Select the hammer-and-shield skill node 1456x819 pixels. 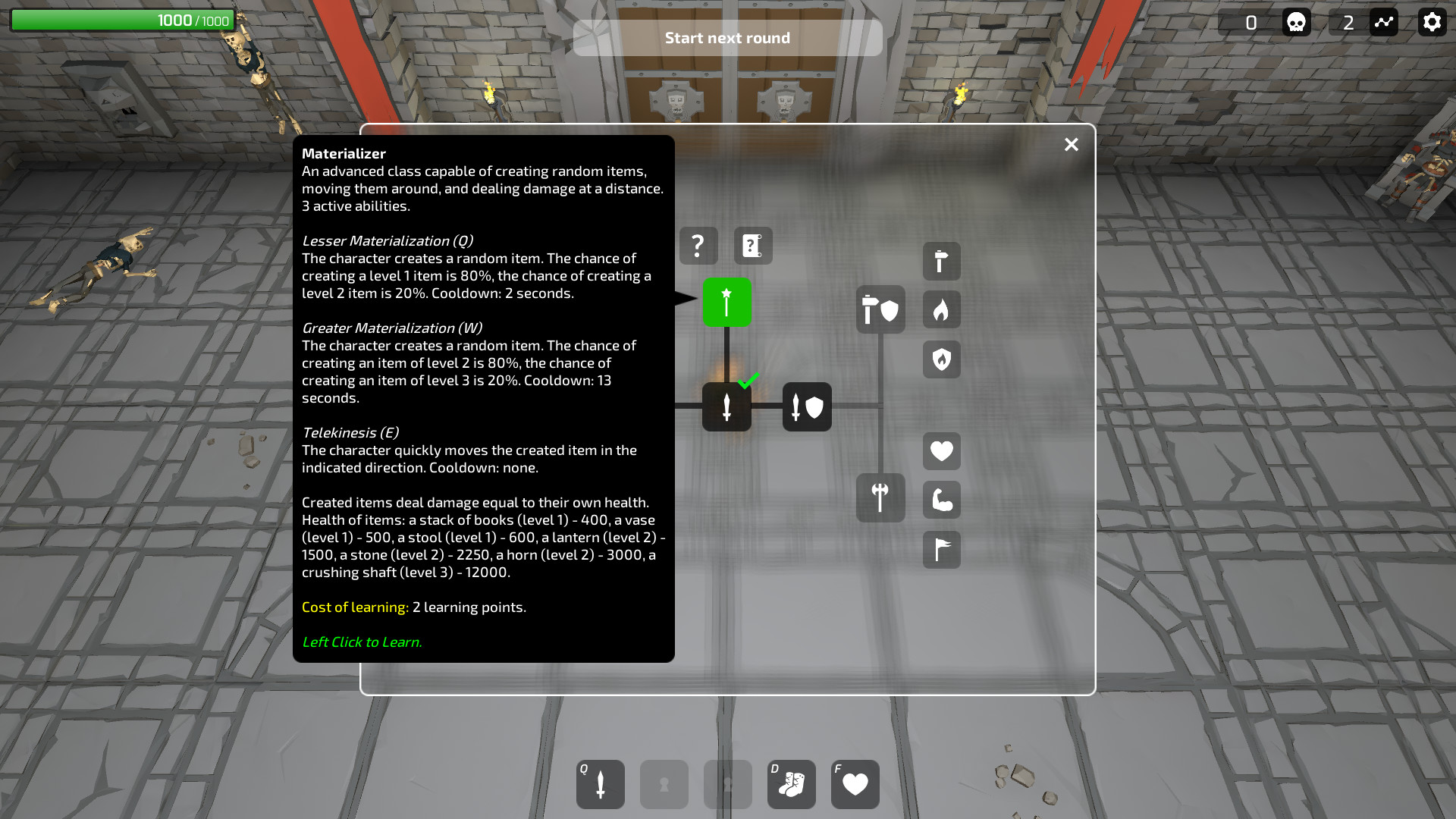click(x=881, y=309)
